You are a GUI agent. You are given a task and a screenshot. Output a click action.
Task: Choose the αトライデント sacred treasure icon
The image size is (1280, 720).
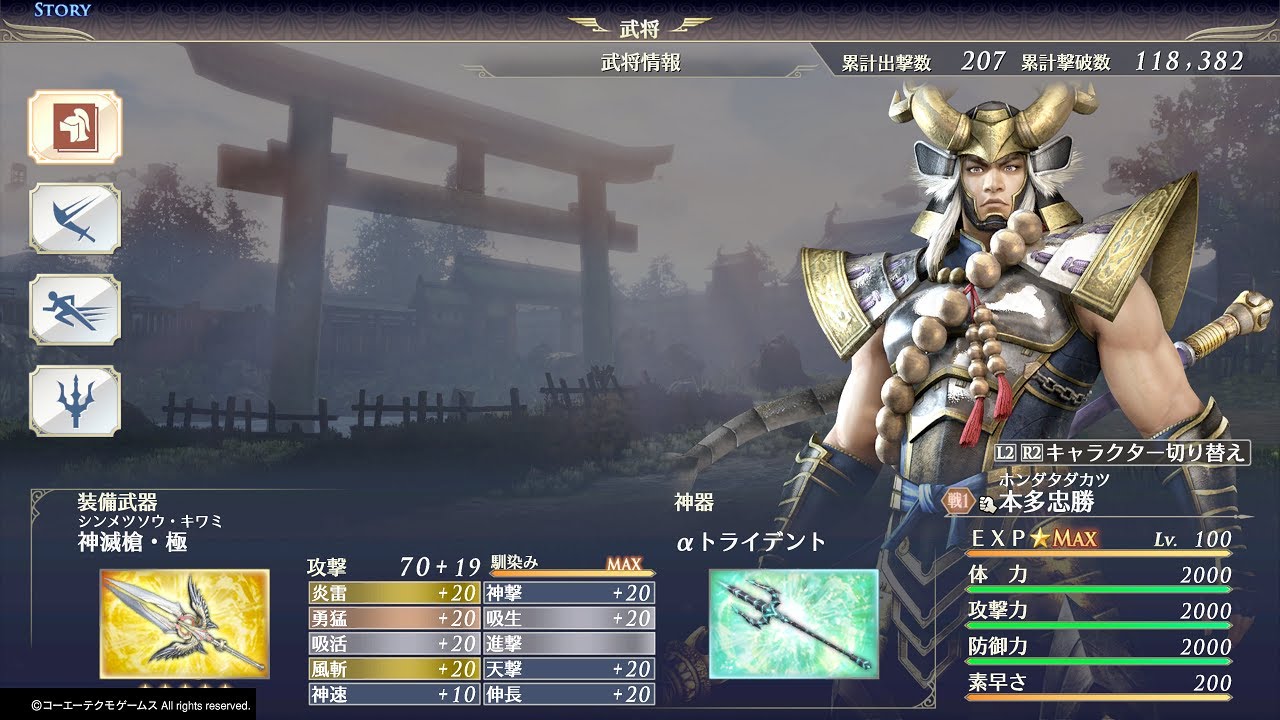click(x=793, y=624)
